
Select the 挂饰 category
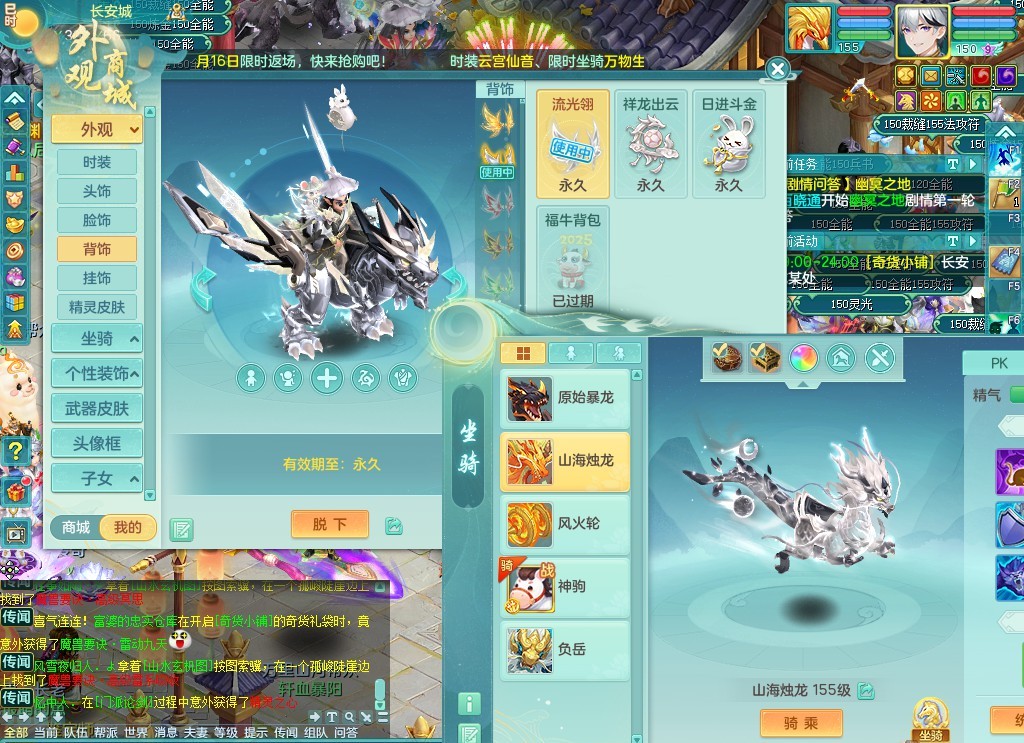coord(97,278)
